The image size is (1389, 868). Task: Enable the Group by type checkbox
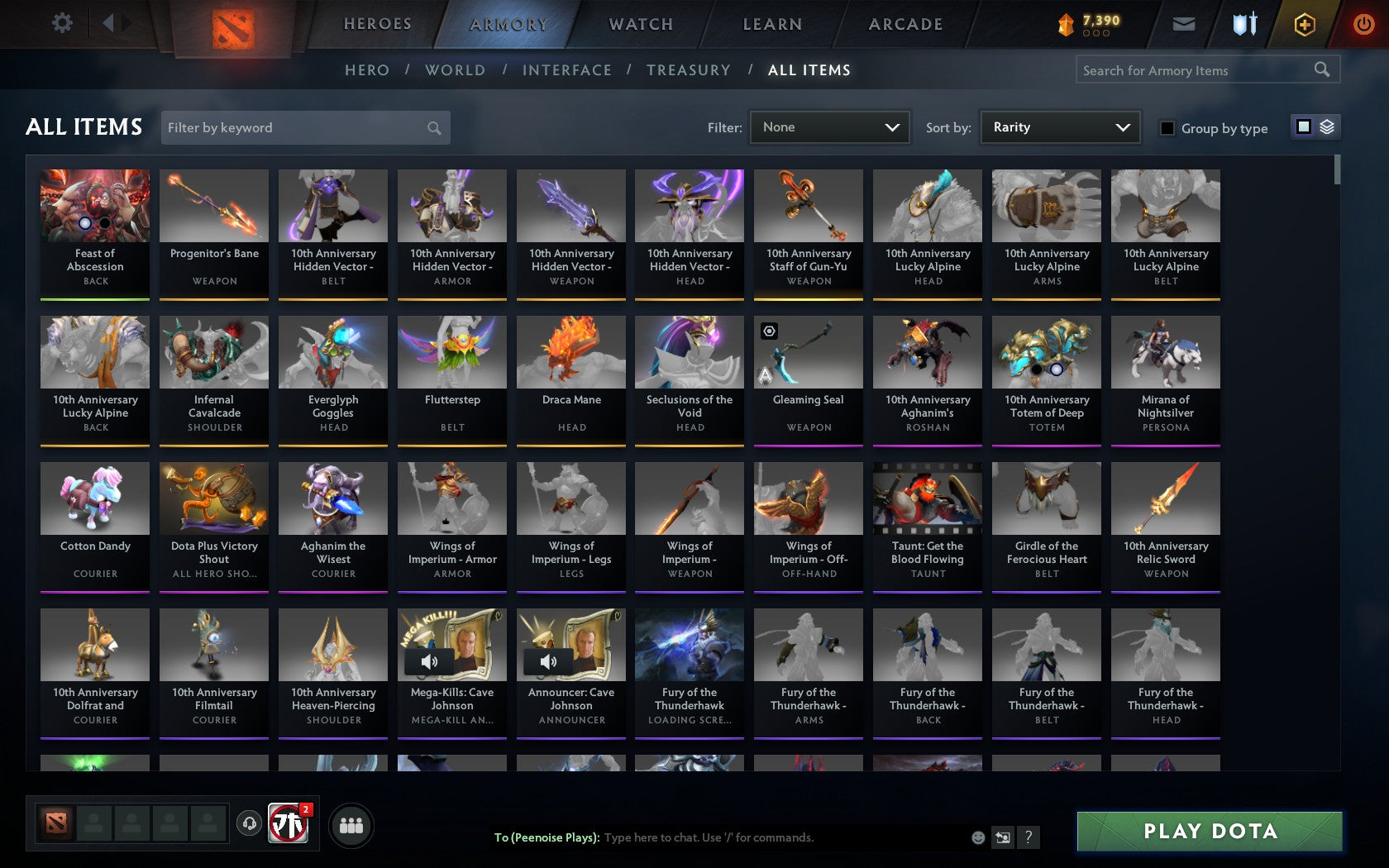tap(1167, 128)
